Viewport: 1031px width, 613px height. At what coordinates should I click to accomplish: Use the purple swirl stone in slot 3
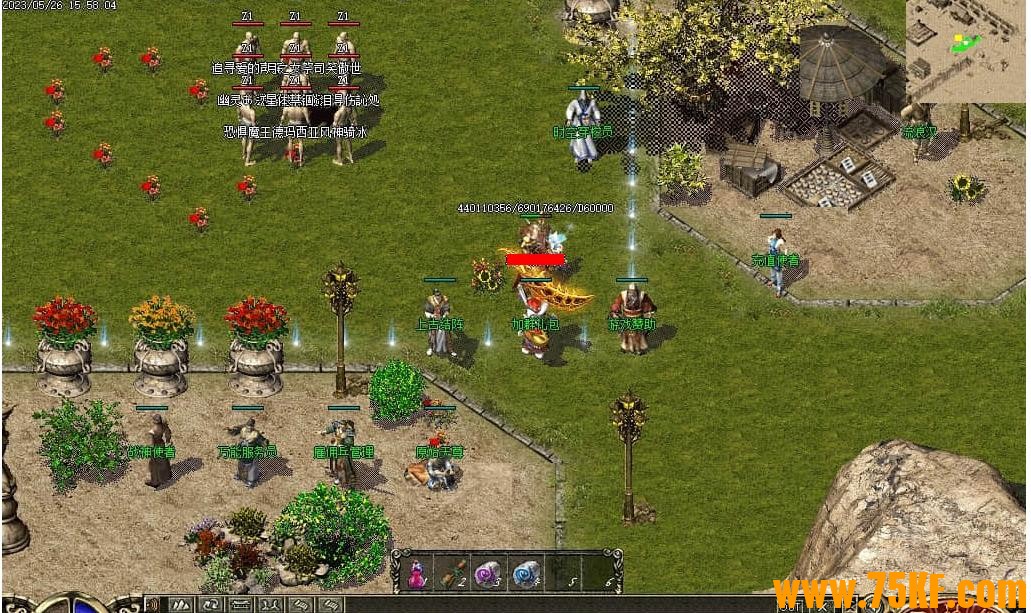(488, 573)
